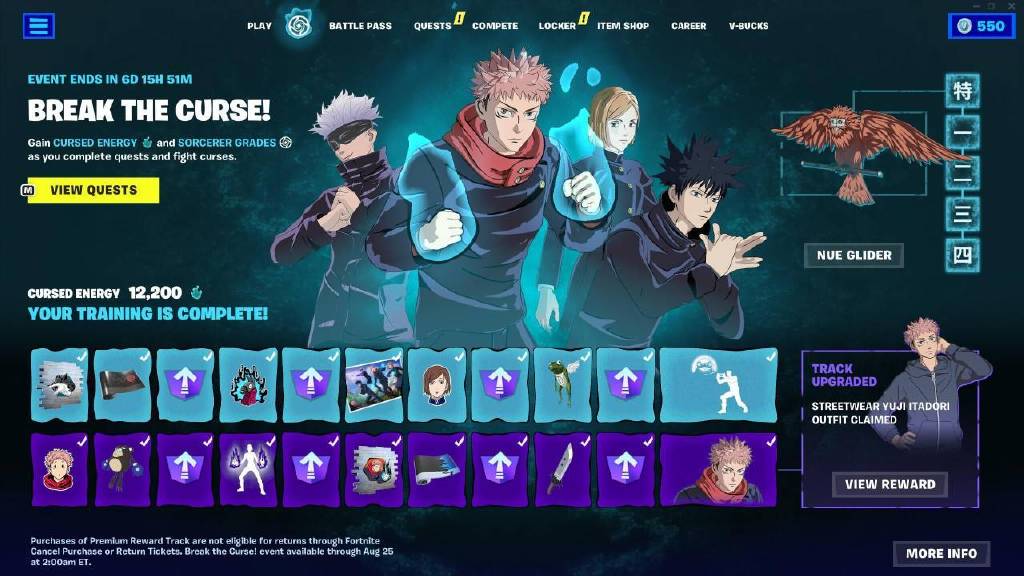Viewport: 1024px width, 576px height.
Task: Click the yellow View Quests button
Action: [93, 190]
